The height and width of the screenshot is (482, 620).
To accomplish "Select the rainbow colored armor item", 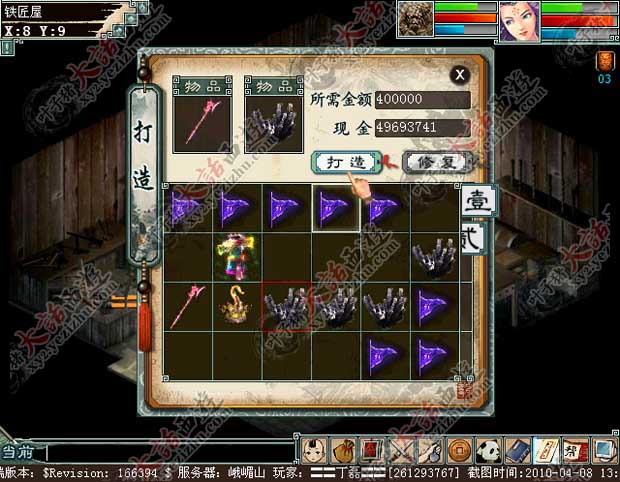I will tap(237, 255).
